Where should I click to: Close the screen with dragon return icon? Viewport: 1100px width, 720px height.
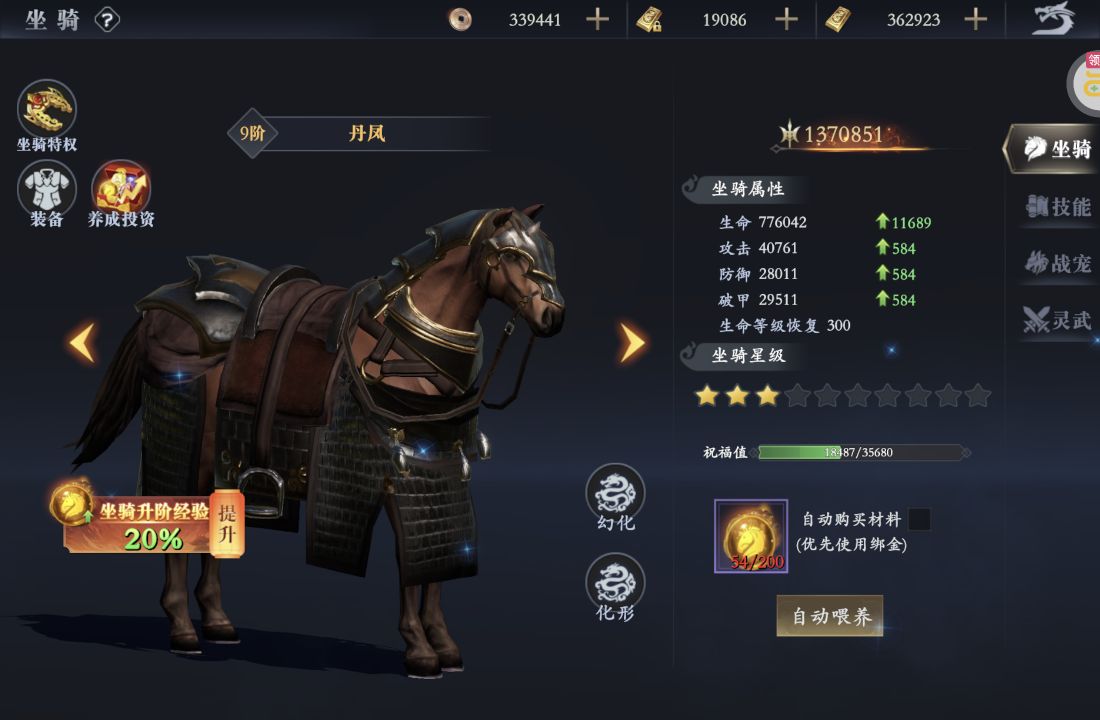1053,19
